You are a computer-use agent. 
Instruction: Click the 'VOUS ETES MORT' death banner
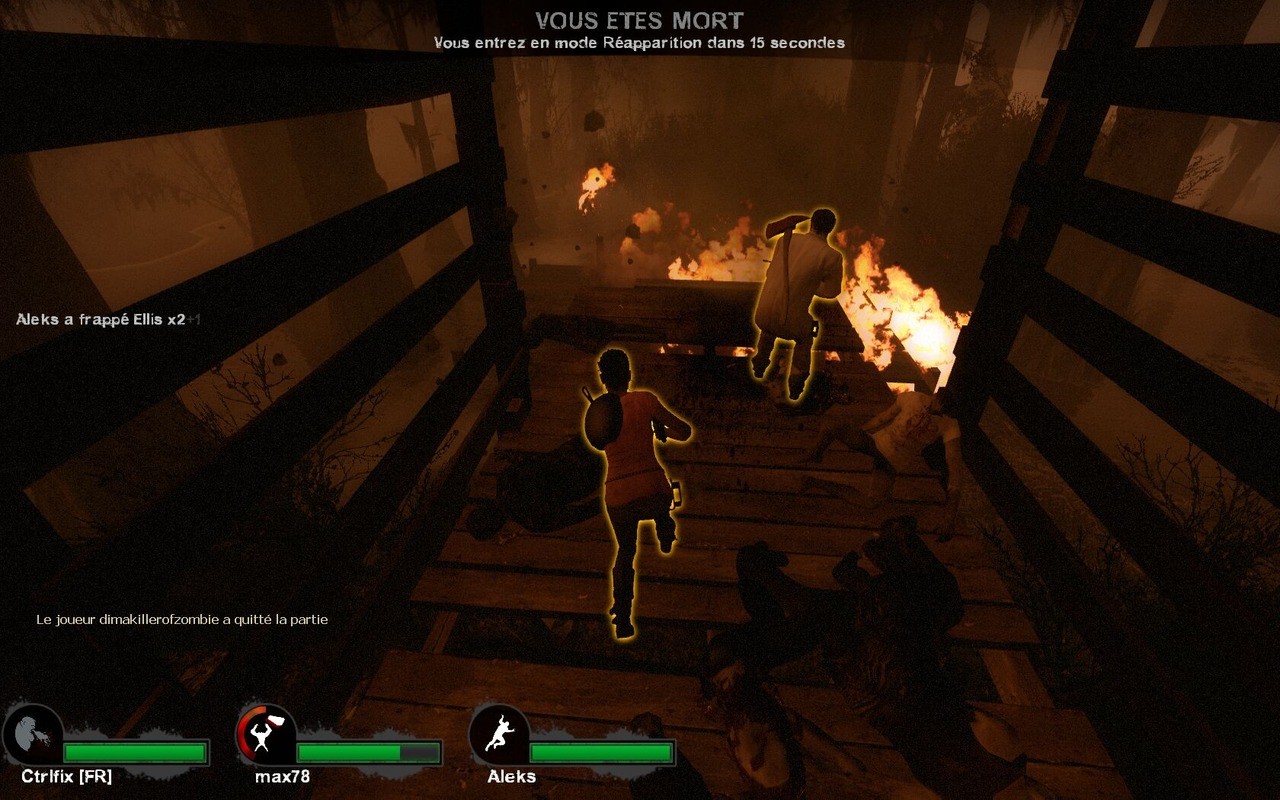pyautogui.click(x=639, y=19)
